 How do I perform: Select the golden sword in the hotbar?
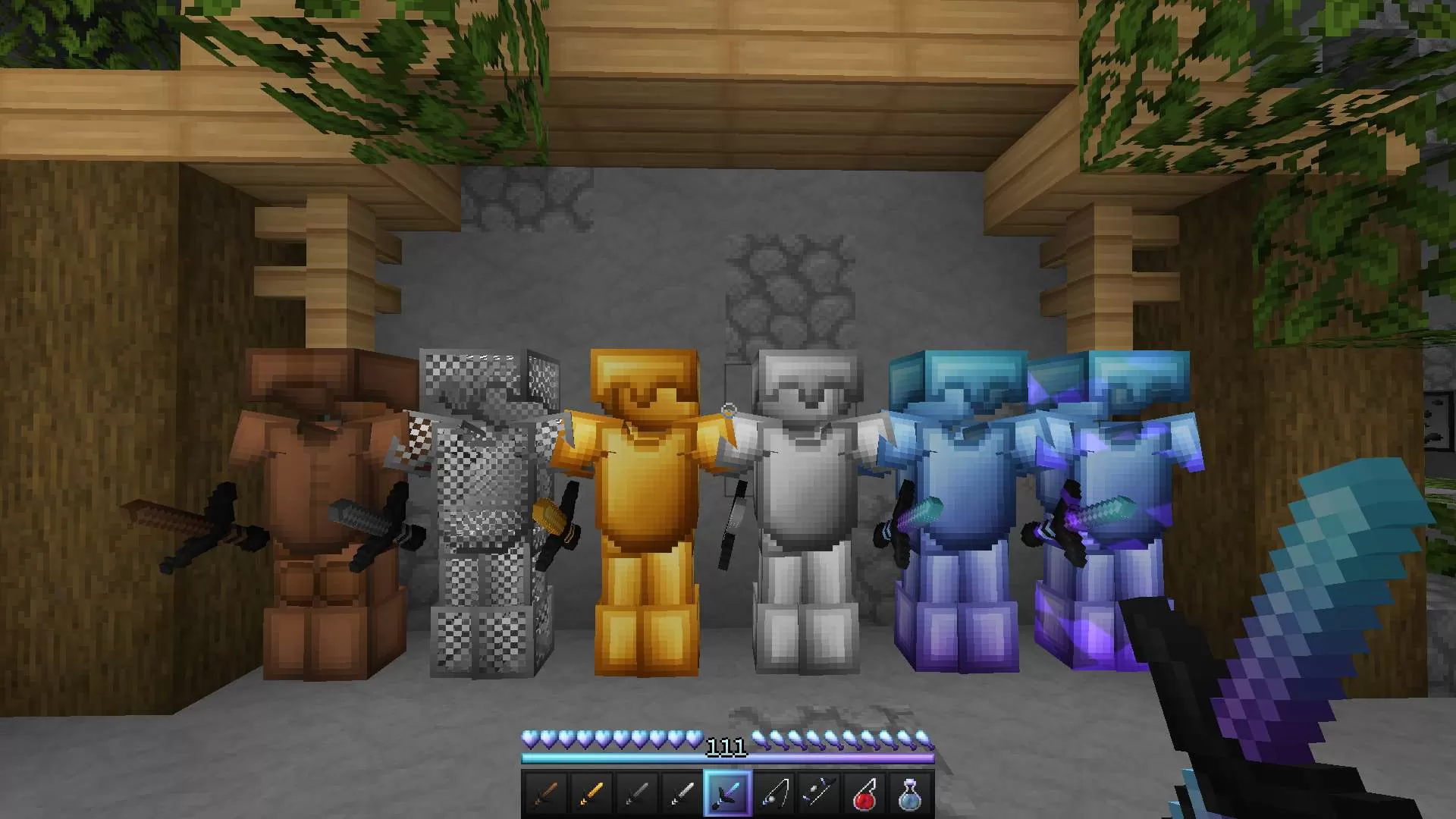[x=589, y=792]
